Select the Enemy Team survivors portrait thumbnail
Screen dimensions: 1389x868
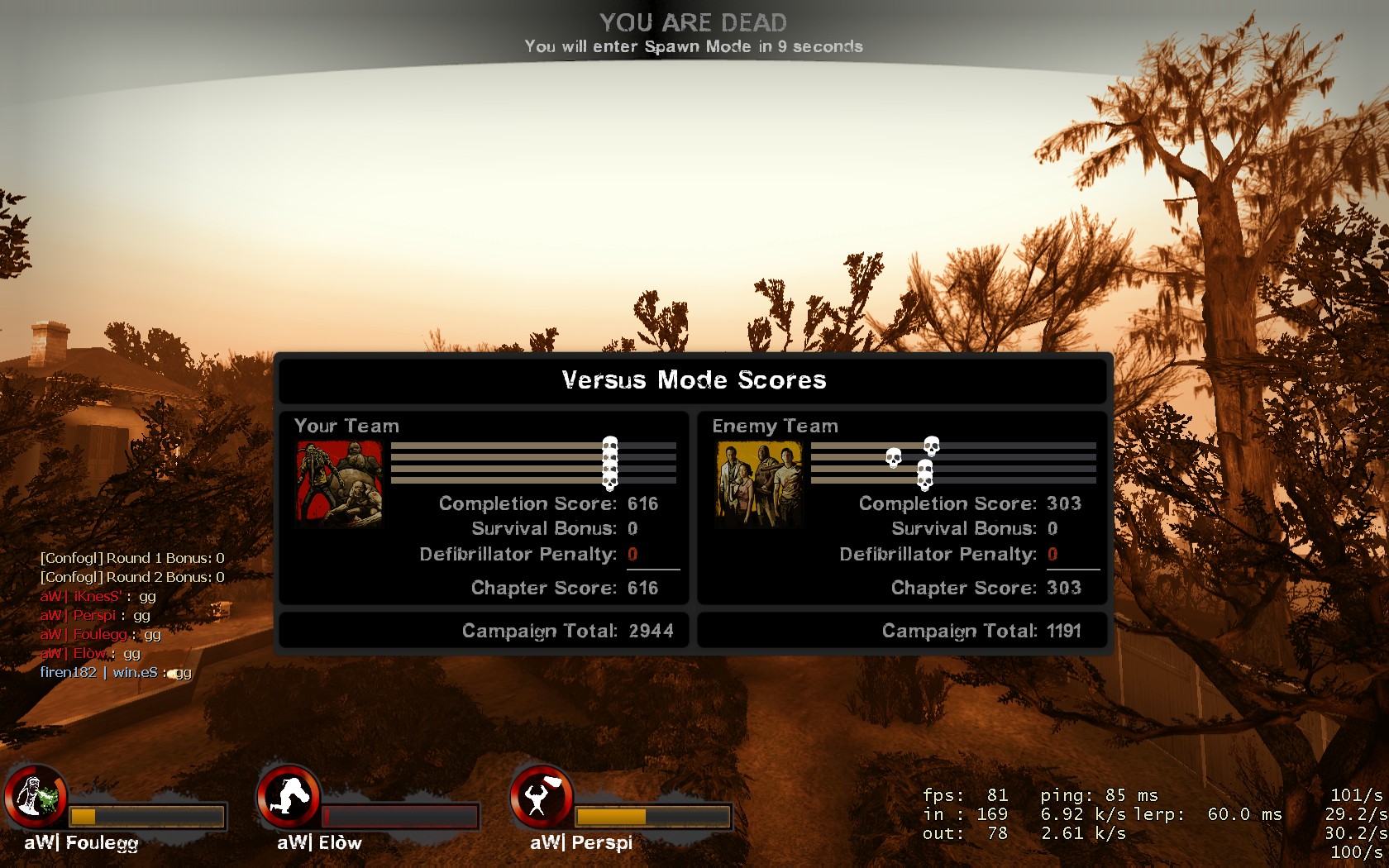(x=759, y=484)
